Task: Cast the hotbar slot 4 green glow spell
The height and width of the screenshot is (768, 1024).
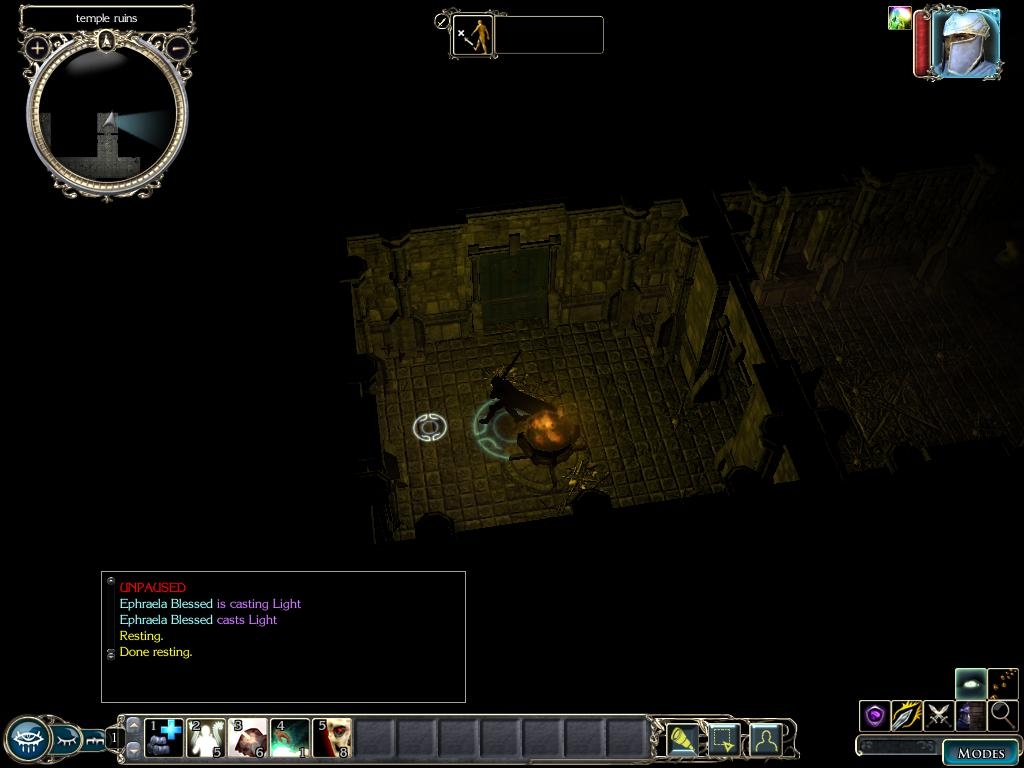Action: 290,738
